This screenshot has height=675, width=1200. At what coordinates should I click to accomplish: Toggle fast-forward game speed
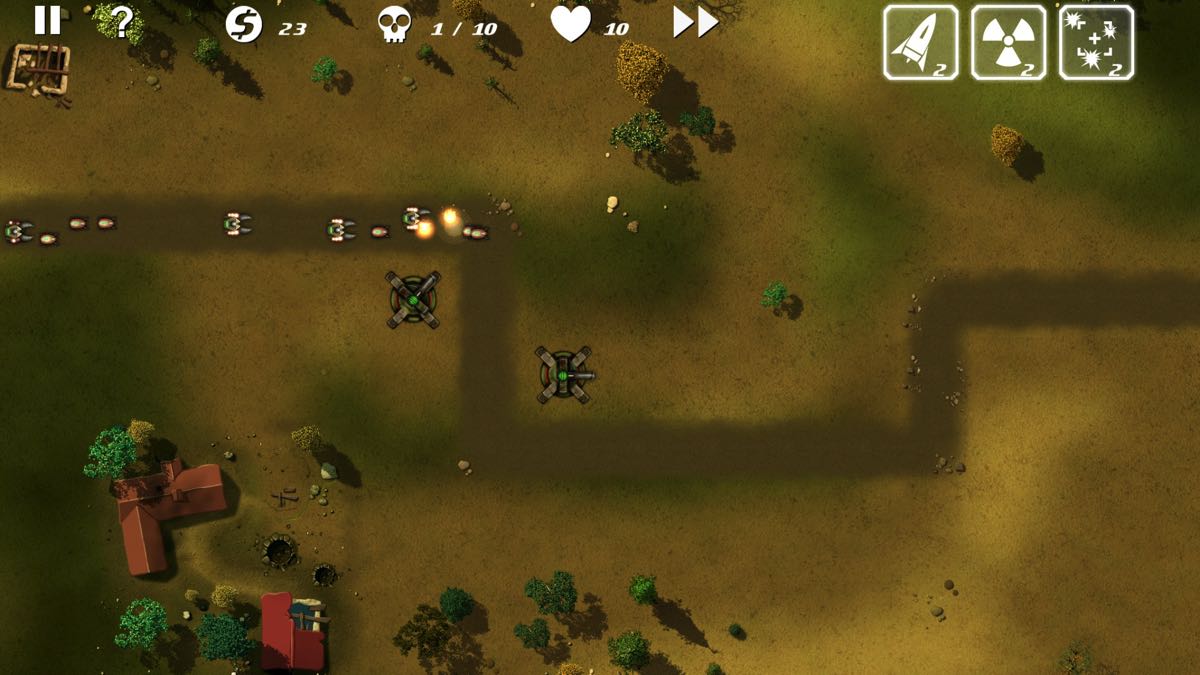(695, 22)
